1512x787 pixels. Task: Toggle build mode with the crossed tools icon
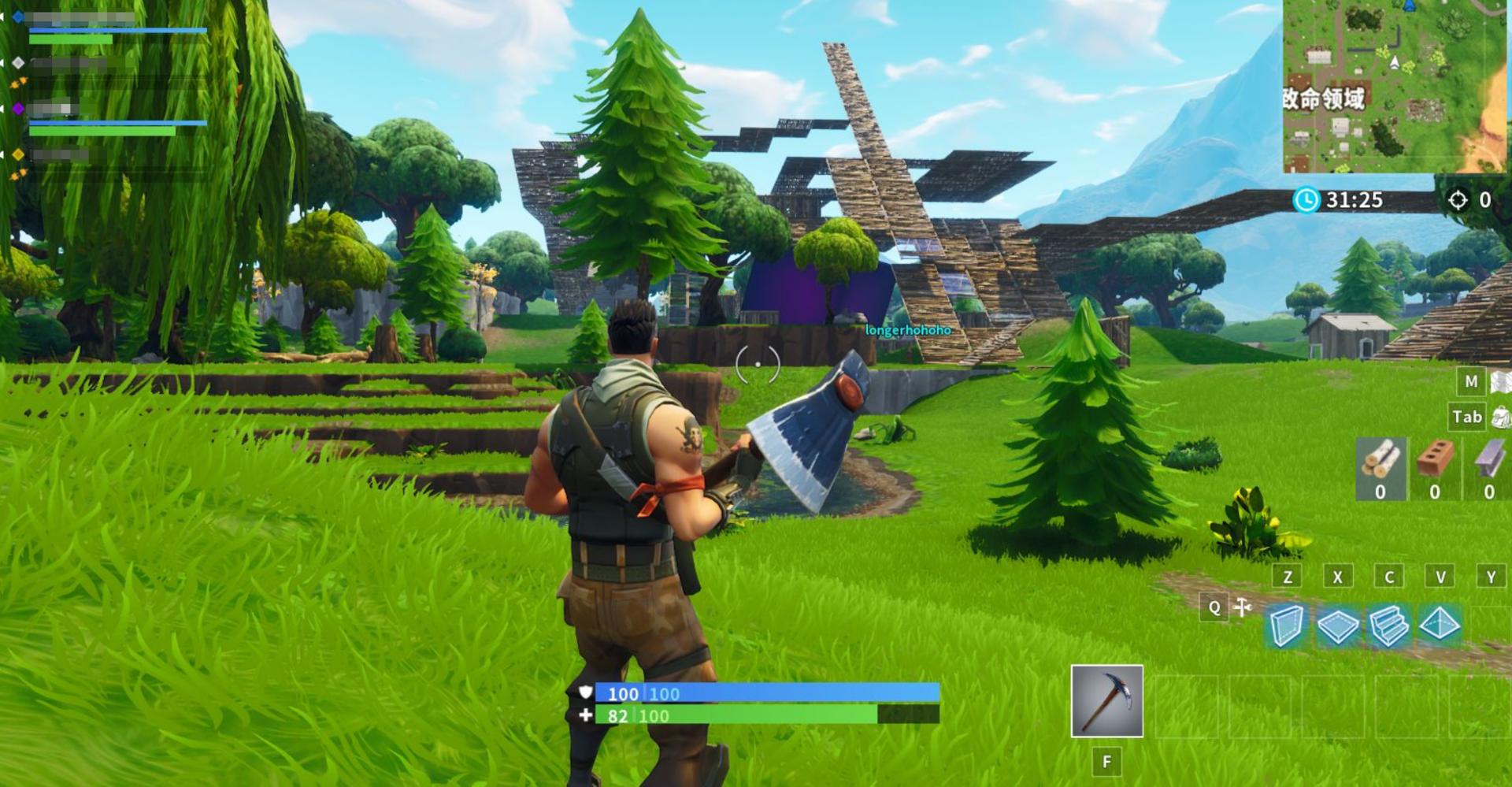point(1243,607)
